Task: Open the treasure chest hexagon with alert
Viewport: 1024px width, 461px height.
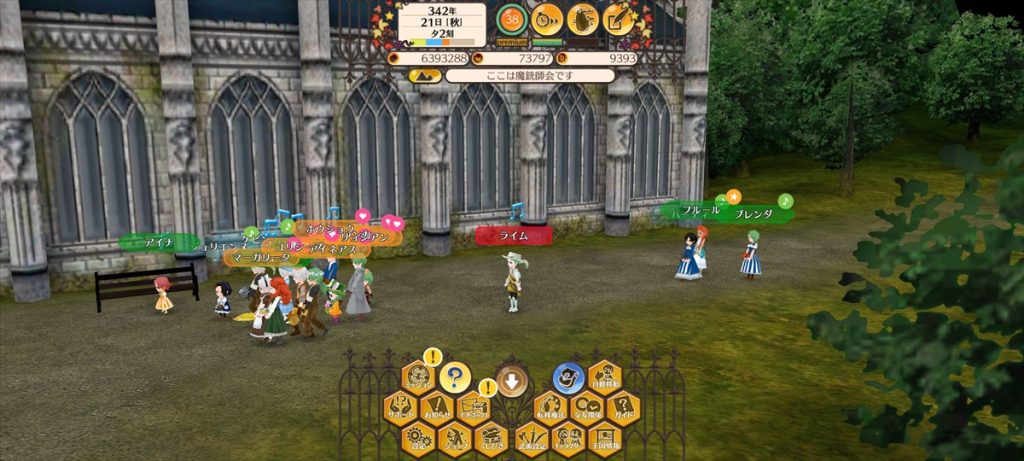Action: (473, 409)
